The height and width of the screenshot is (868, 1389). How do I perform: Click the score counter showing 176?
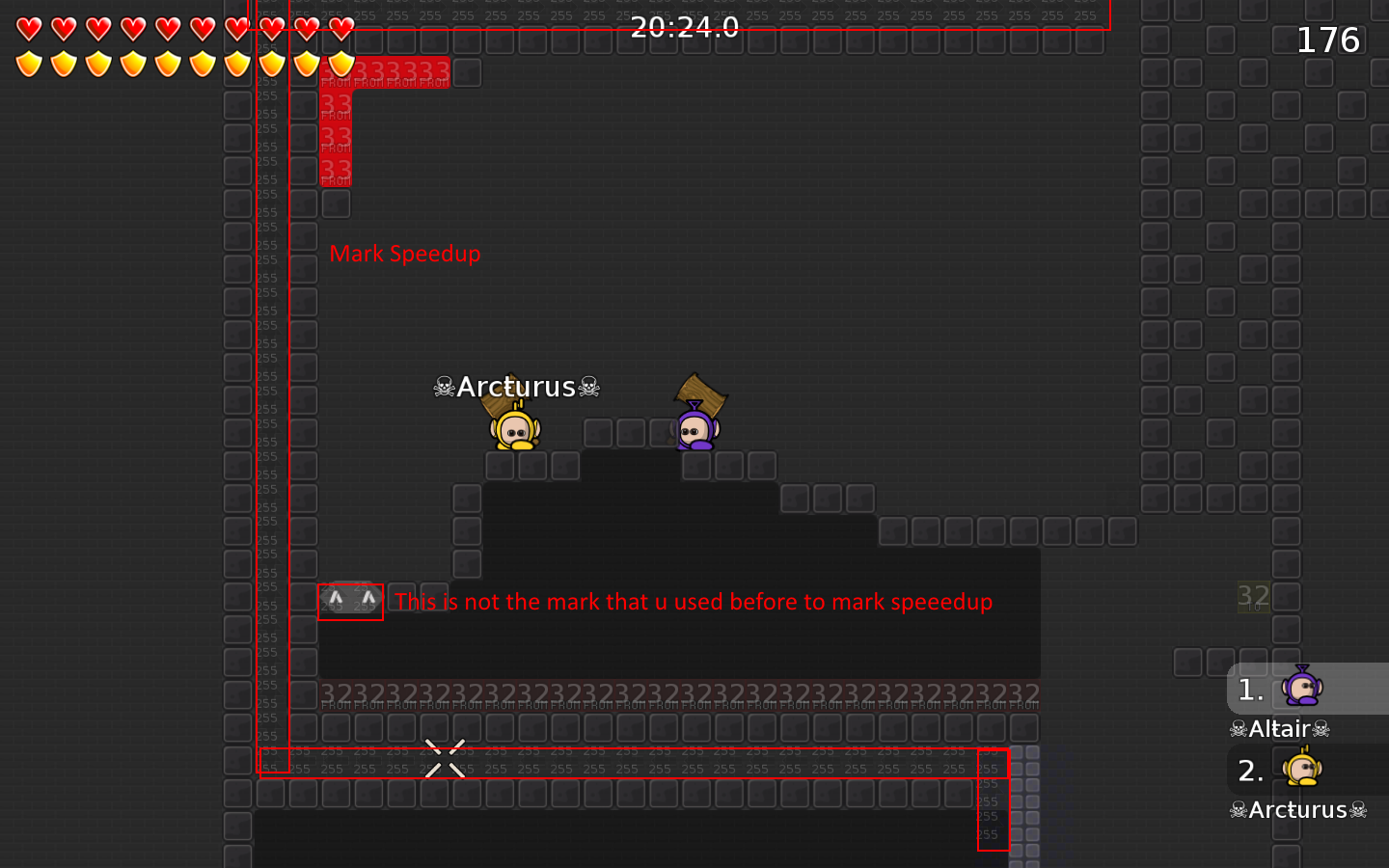click(x=1327, y=41)
